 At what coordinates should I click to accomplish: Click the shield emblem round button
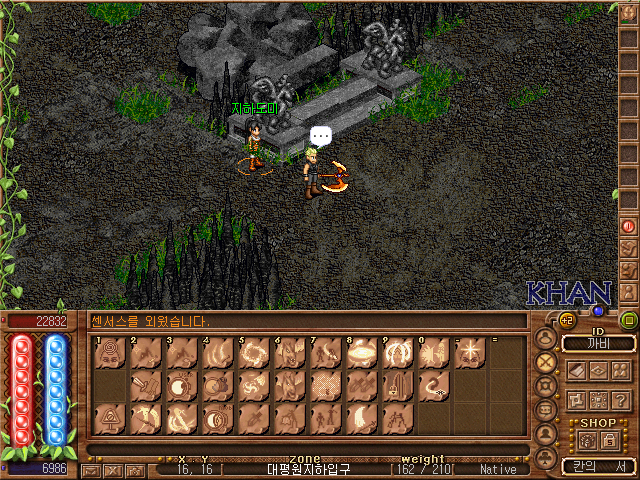click(x=546, y=385)
